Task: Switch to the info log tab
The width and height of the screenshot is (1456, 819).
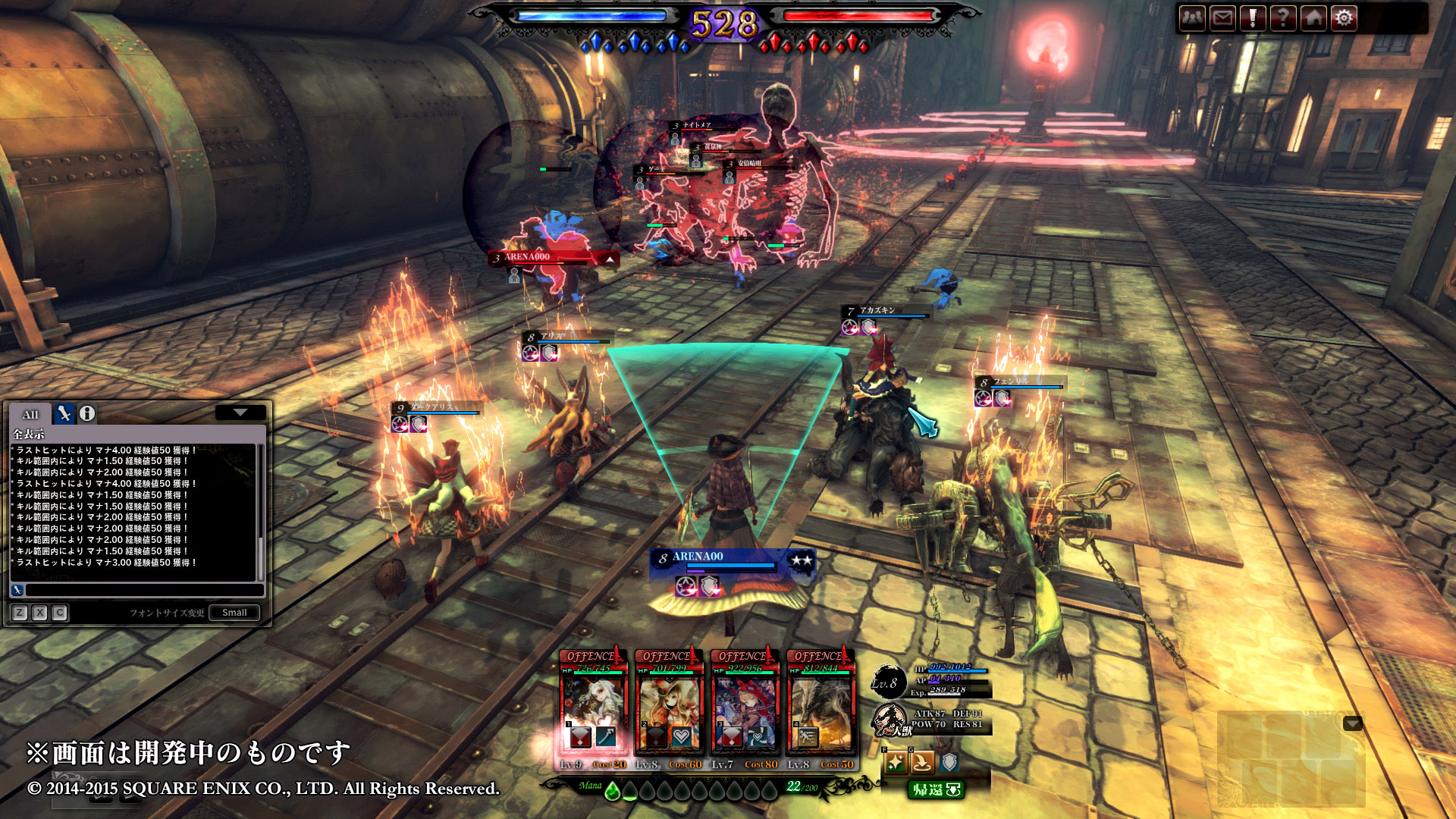Action: tap(87, 413)
